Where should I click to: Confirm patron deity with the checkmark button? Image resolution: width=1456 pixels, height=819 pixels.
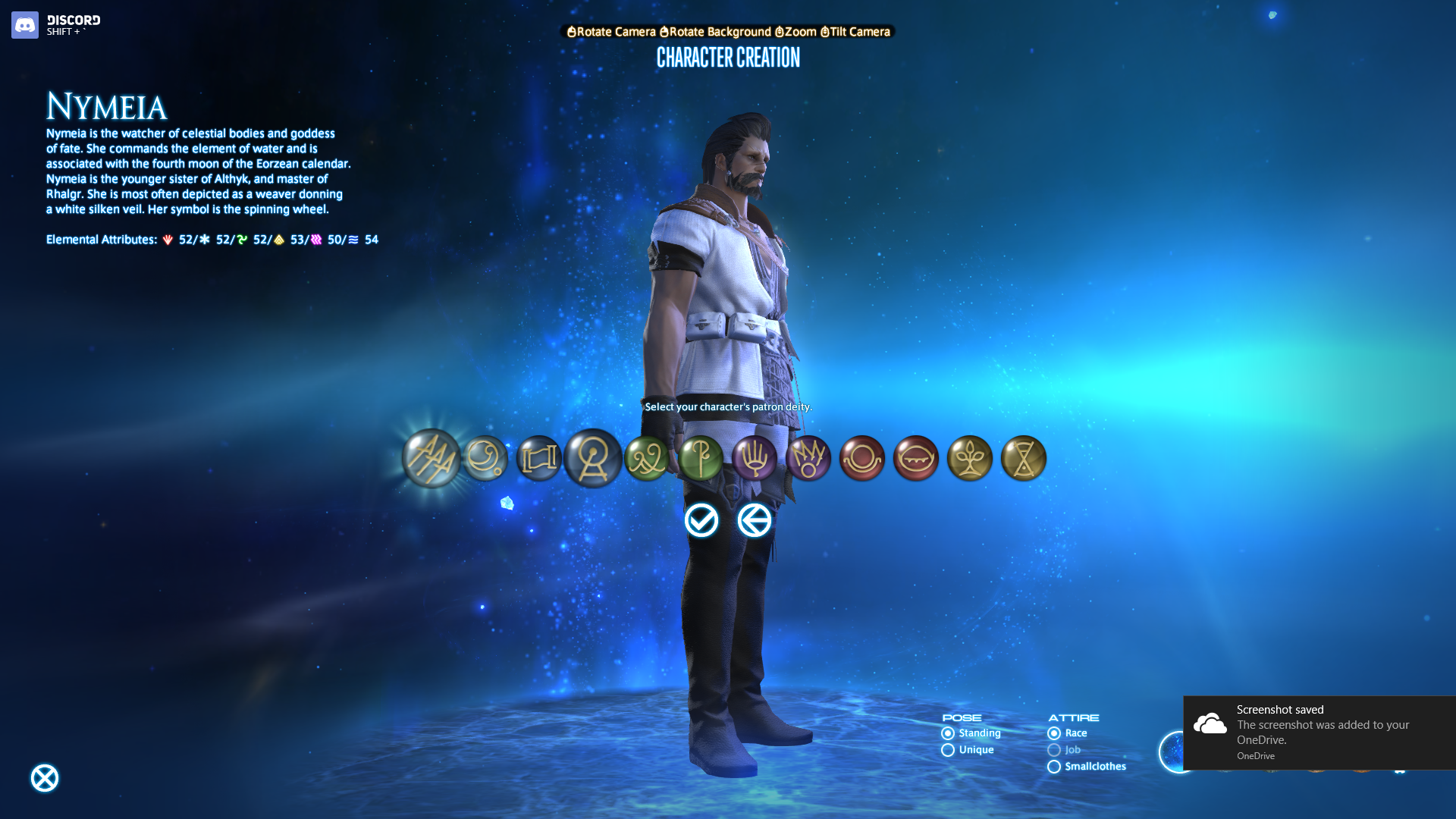pyautogui.click(x=701, y=521)
